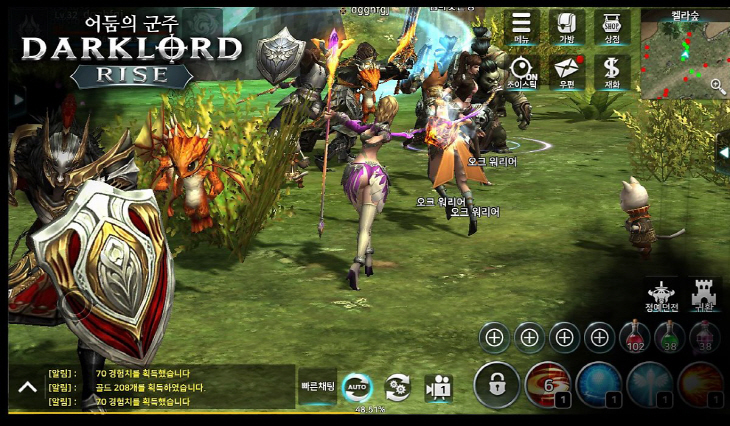This screenshot has width=730, height=426.
Task: Activate the winged blue skill
Action: coord(650,385)
